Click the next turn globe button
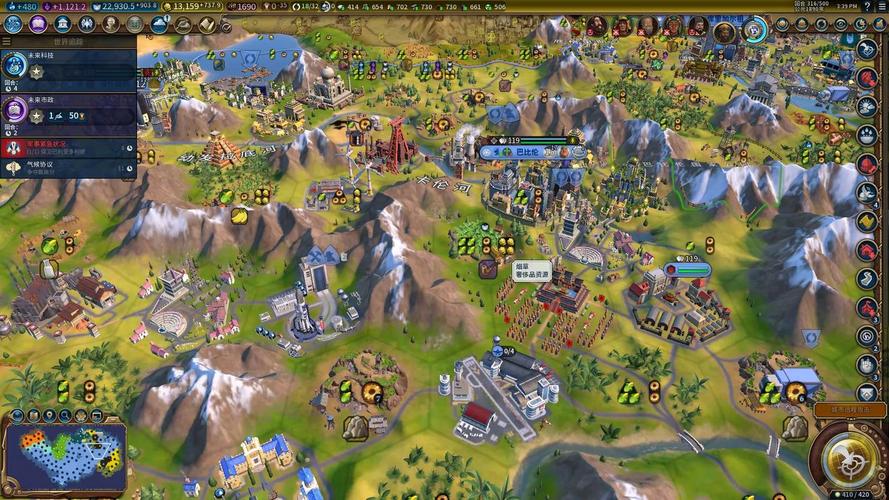 tap(846, 457)
